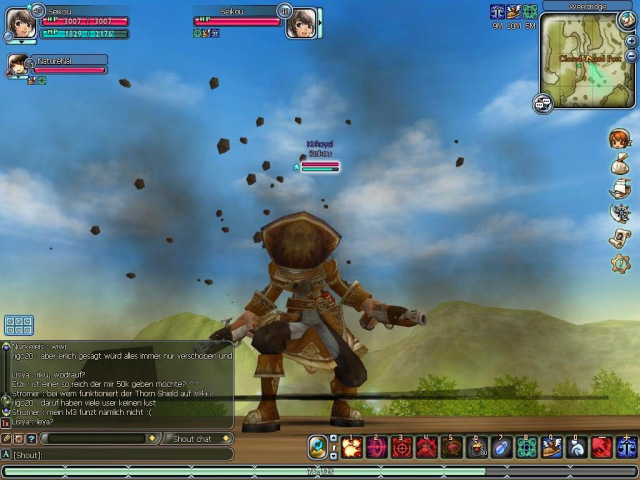The width and height of the screenshot is (640, 480).
Task: Open the sailing ship menu icon
Action: pos(621,188)
